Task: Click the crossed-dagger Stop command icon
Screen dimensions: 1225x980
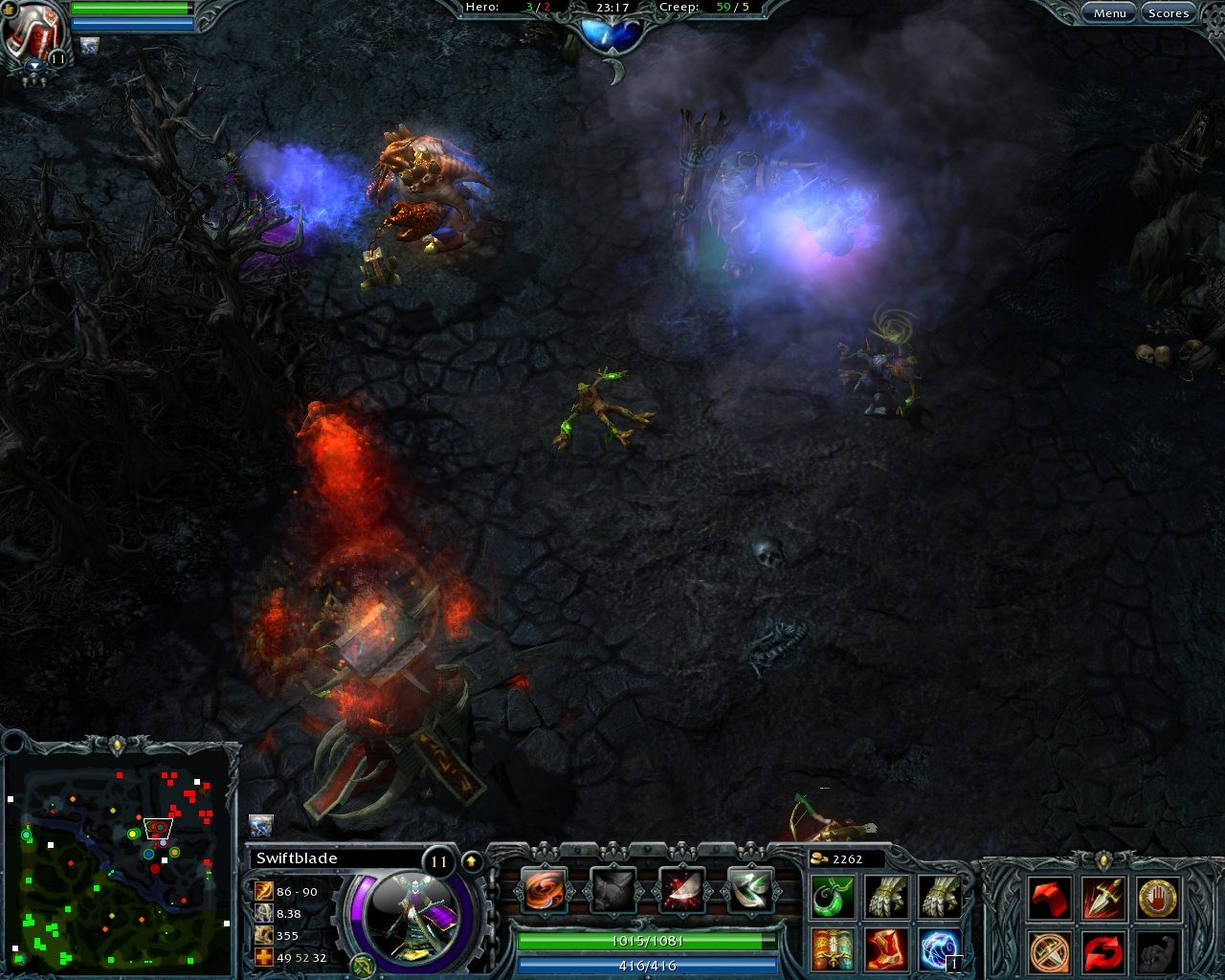Action: (1047, 950)
